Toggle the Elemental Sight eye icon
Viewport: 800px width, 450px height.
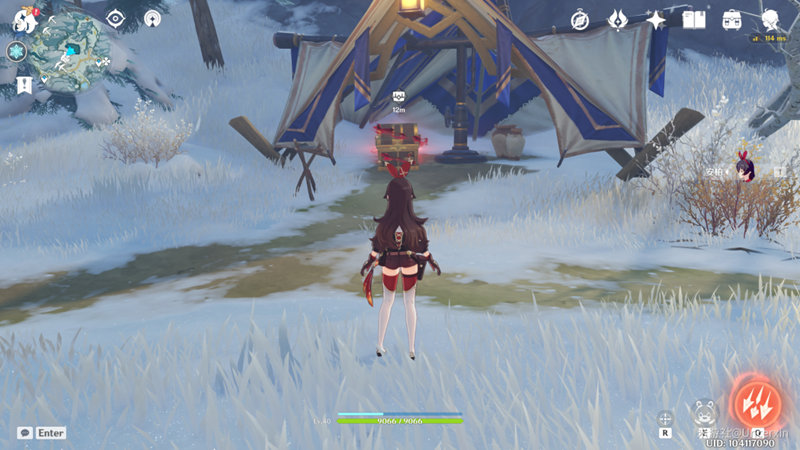pos(116,18)
